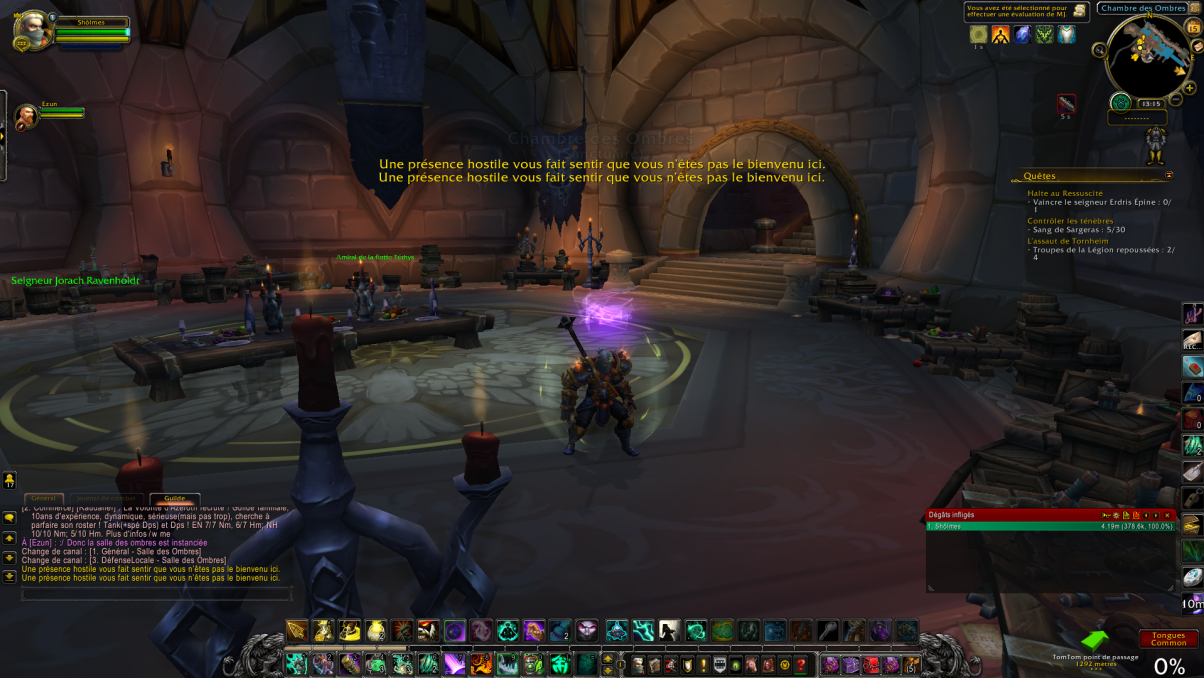Click the chat text input box
1204x678 pixels.
tap(157, 594)
